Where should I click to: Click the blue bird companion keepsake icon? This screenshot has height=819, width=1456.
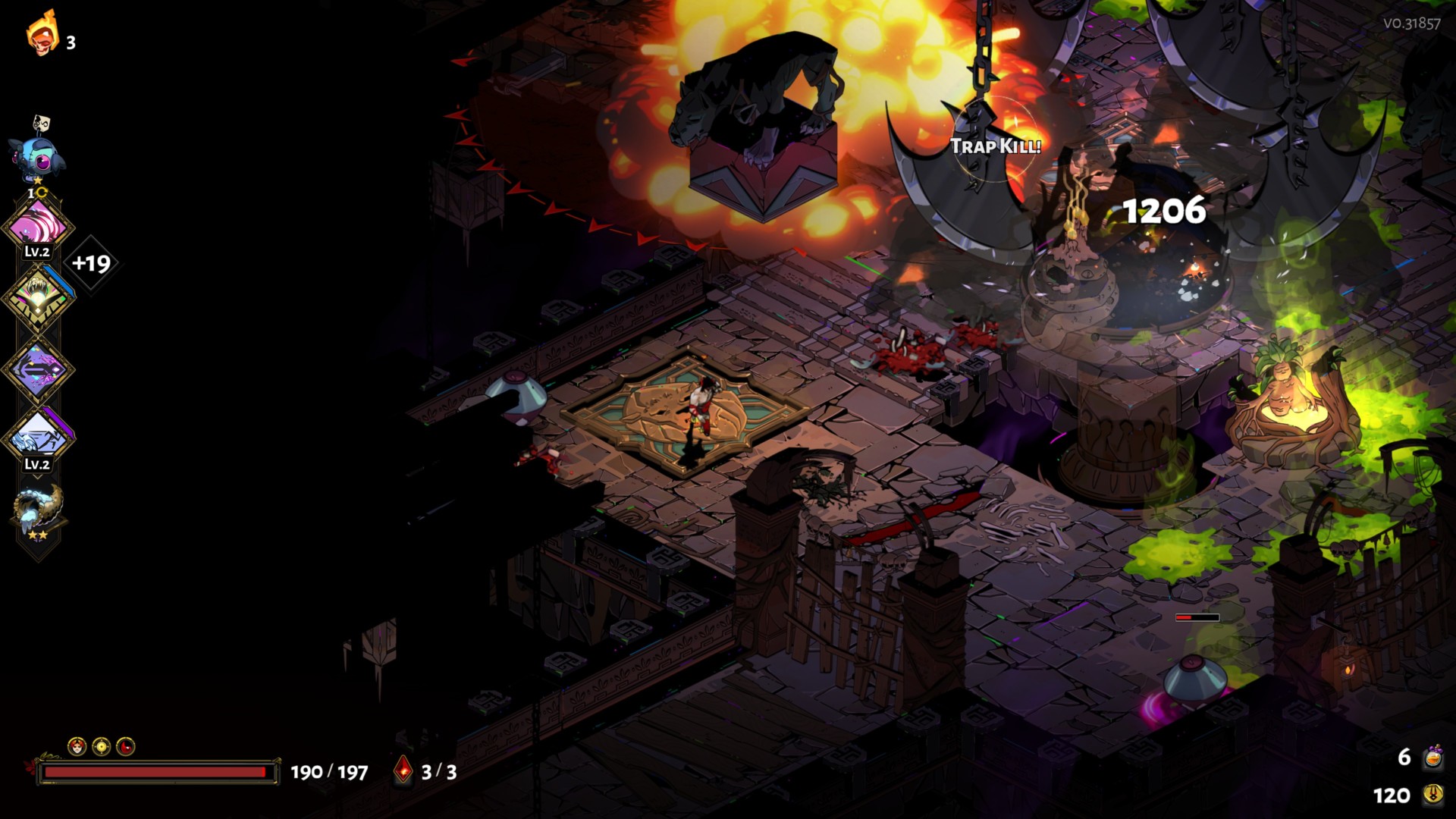click(x=36, y=155)
